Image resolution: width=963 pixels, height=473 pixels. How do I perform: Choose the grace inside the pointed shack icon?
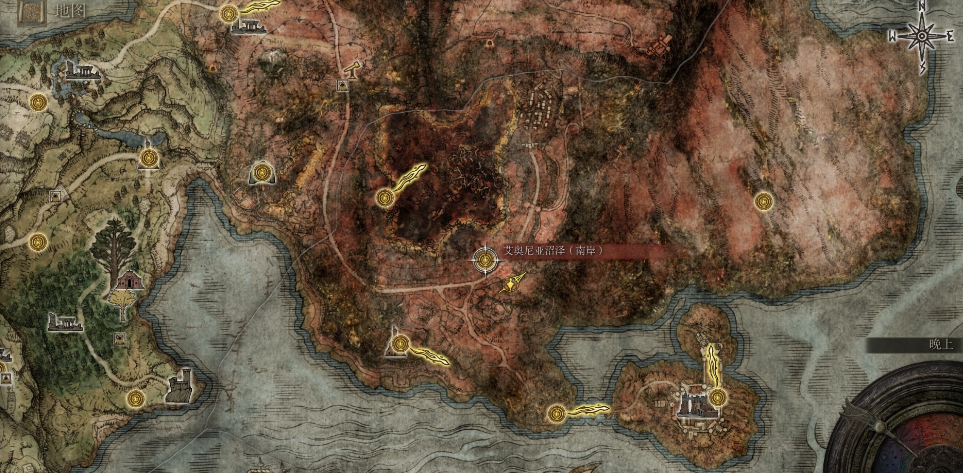pos(399,345)
